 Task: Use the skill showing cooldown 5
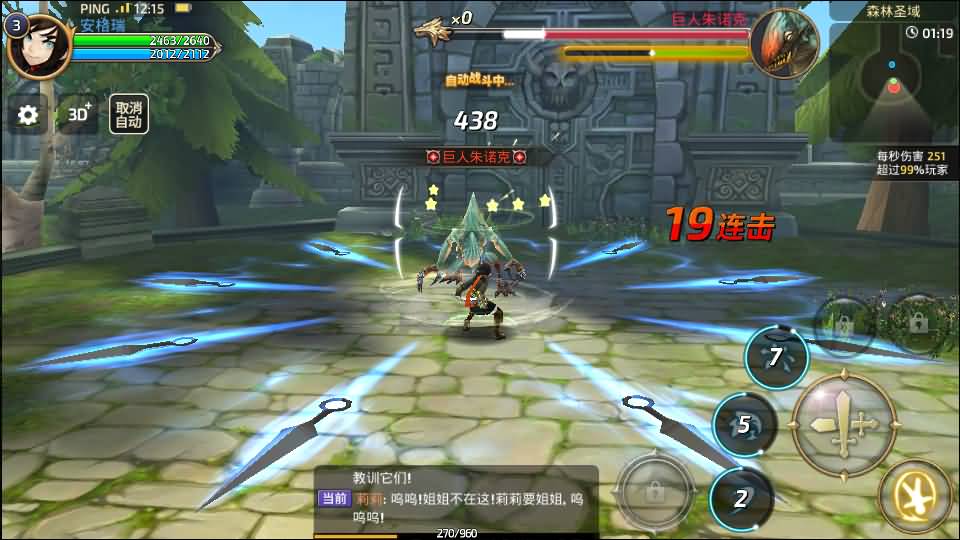pos(744,425)
